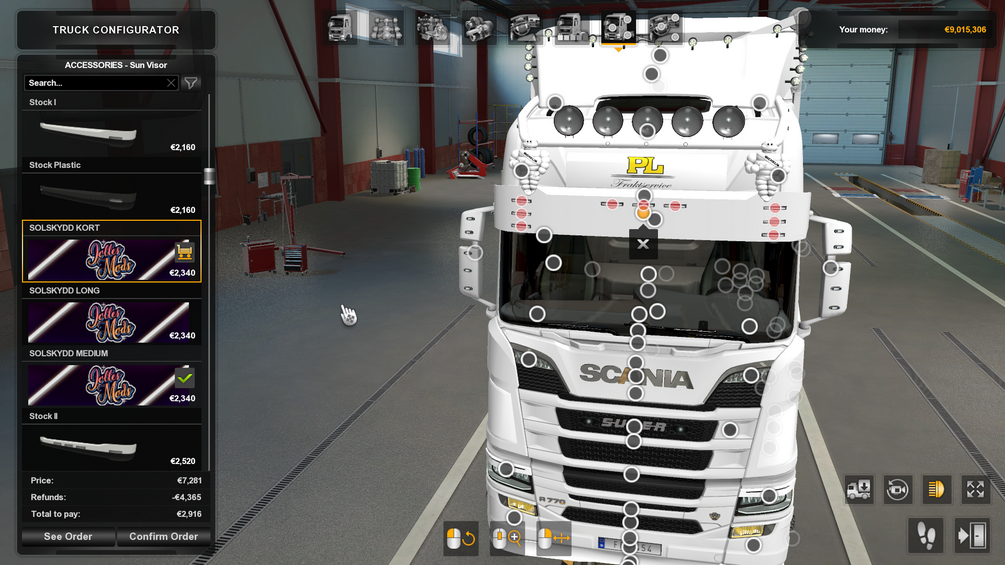Screen dimensions: 1005x565
Task: Activate the footsteps walk-around mode
Action: click(x=926, y=536)
